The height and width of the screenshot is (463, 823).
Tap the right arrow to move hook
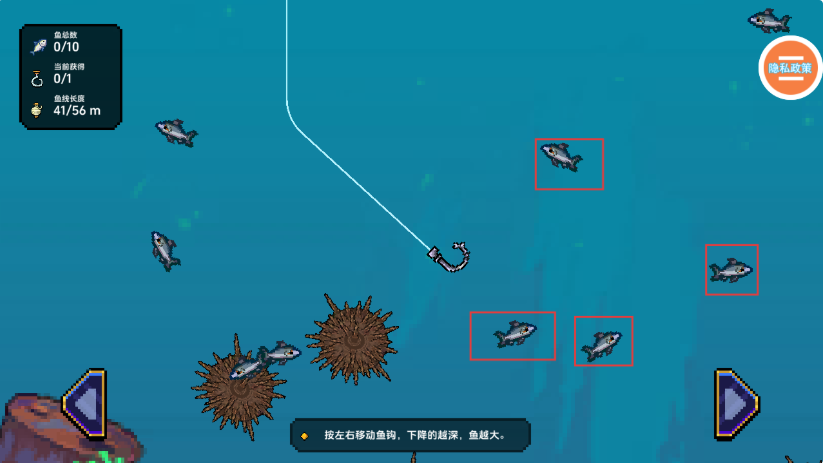737,404
